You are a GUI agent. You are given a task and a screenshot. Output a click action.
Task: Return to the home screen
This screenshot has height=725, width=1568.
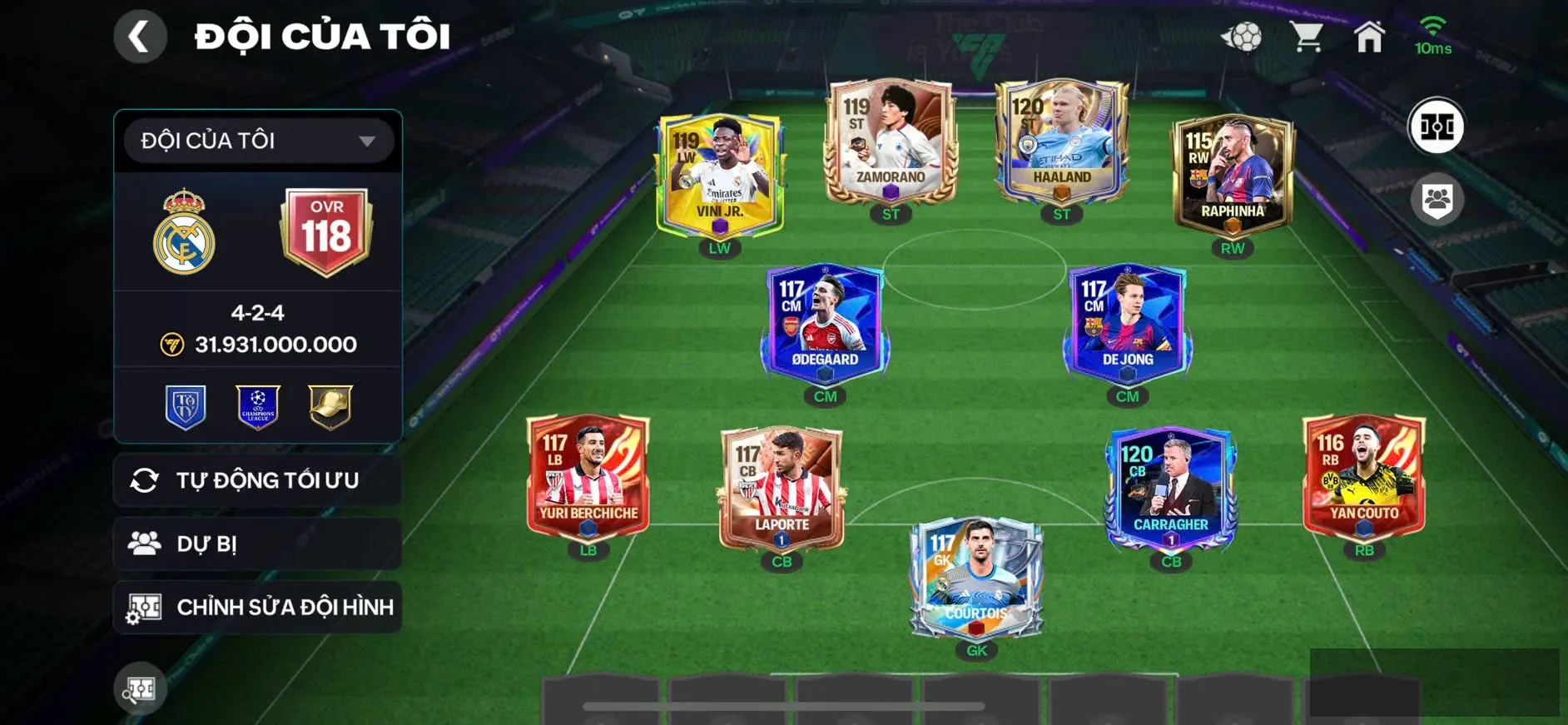(x=1369, y=37)
